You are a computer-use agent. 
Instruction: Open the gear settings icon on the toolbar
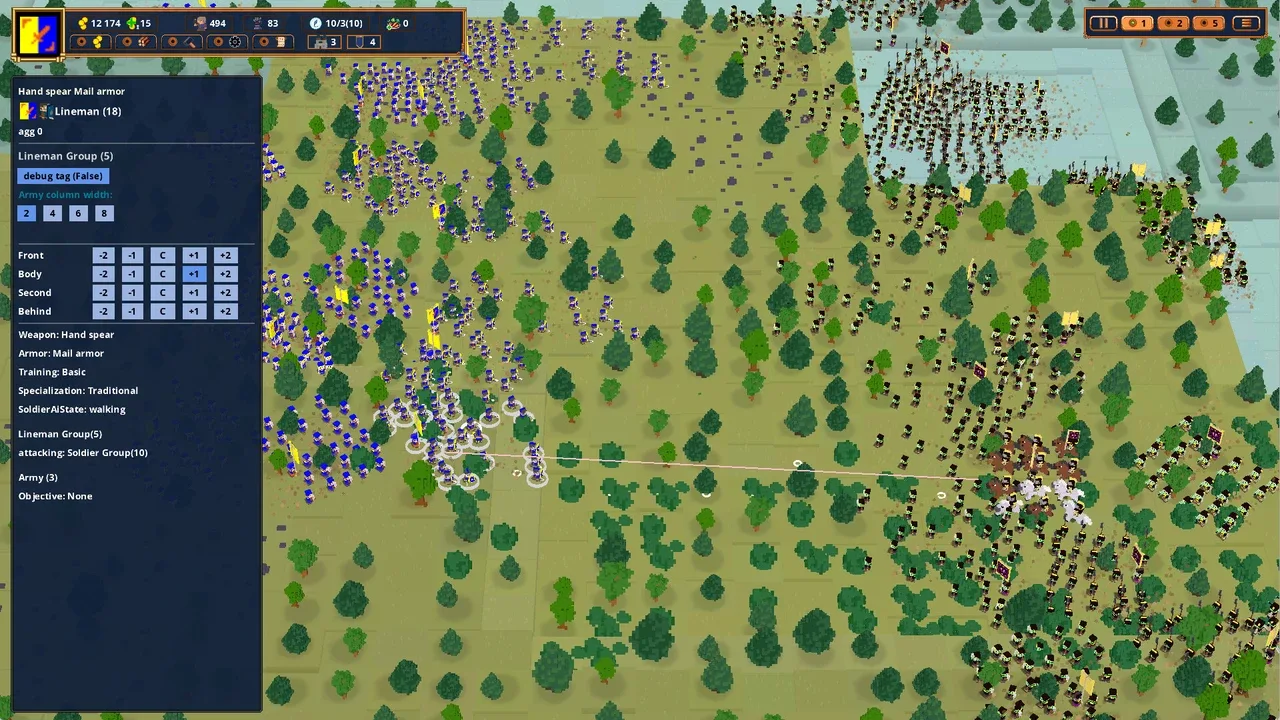(233, 42)
